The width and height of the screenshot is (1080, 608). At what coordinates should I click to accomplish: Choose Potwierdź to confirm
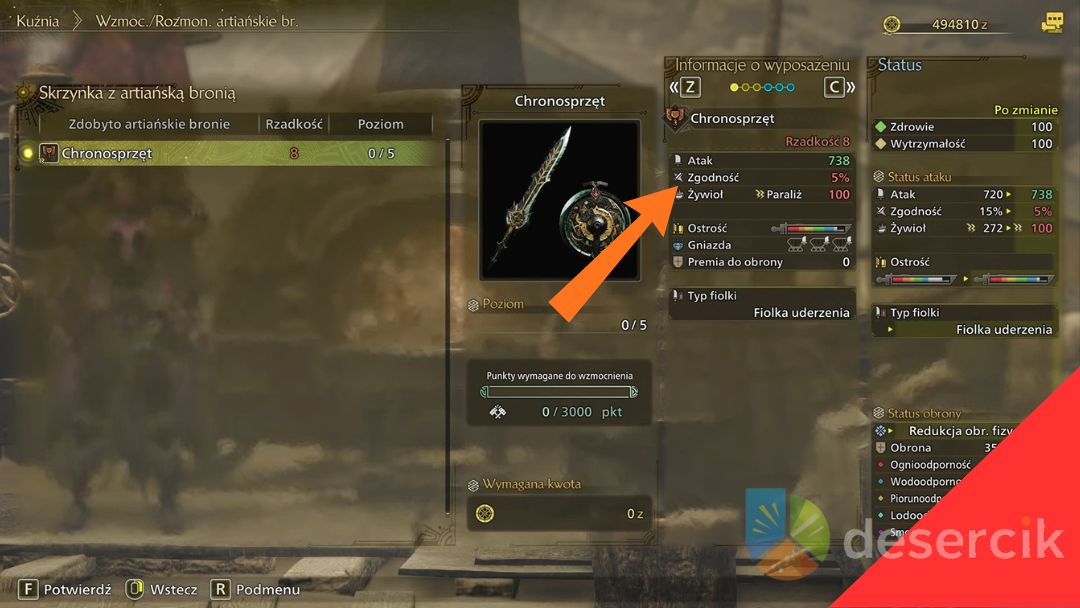[66, 589]
